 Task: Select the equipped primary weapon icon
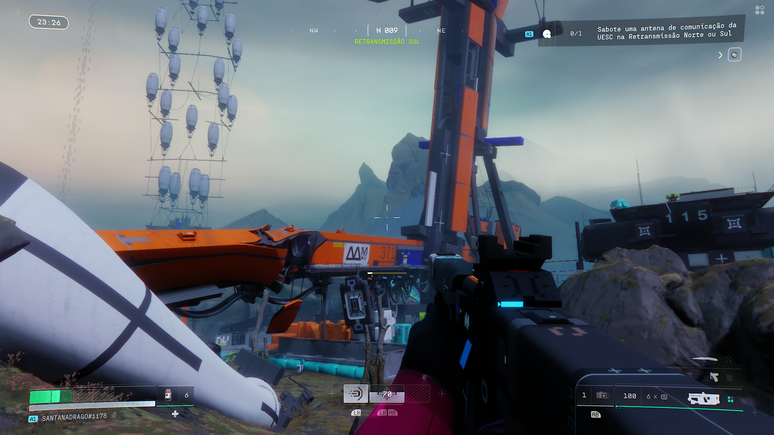pyautogui.click(x=706, y=397)
